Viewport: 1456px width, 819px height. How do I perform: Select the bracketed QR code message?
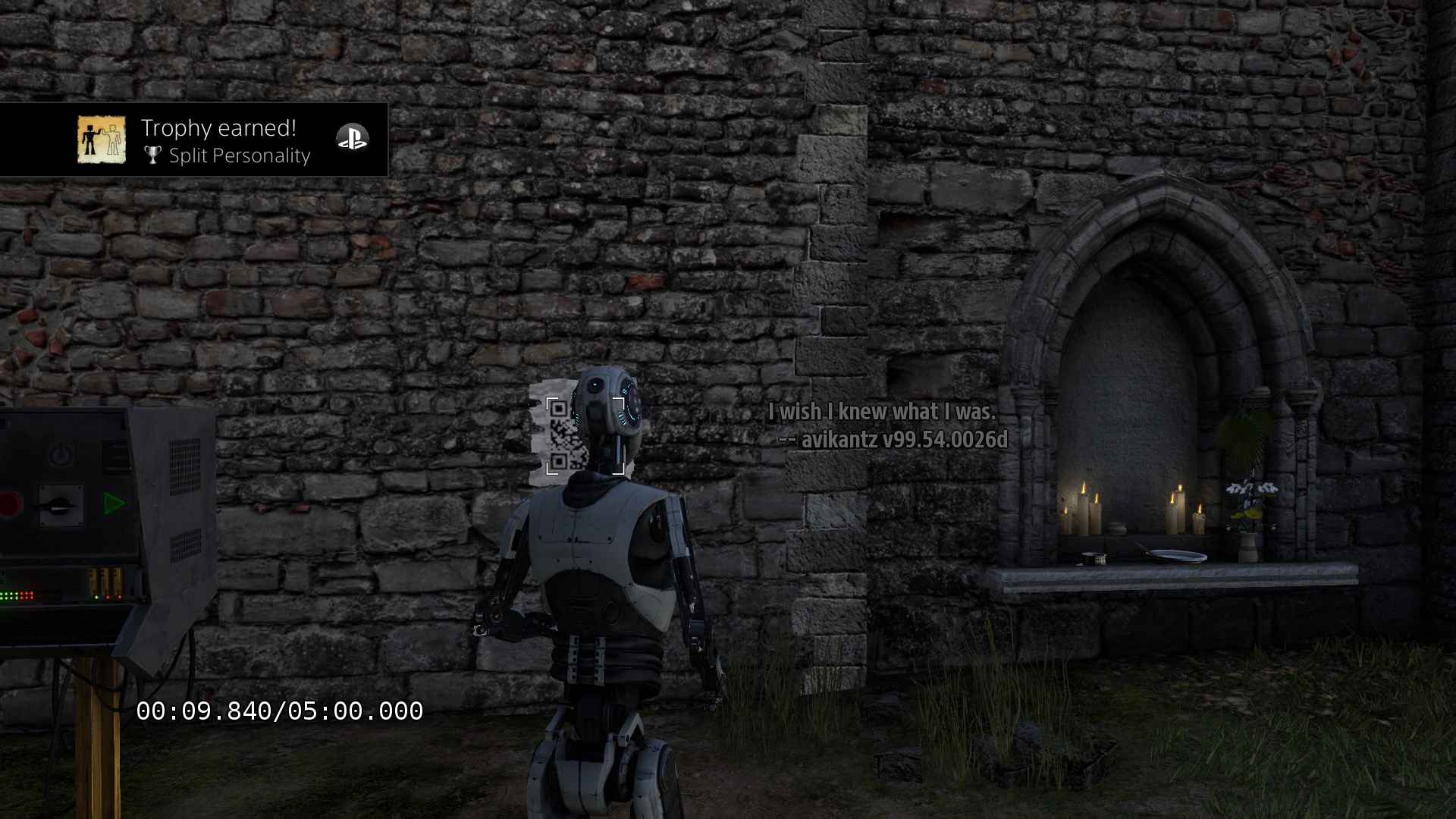566,436
